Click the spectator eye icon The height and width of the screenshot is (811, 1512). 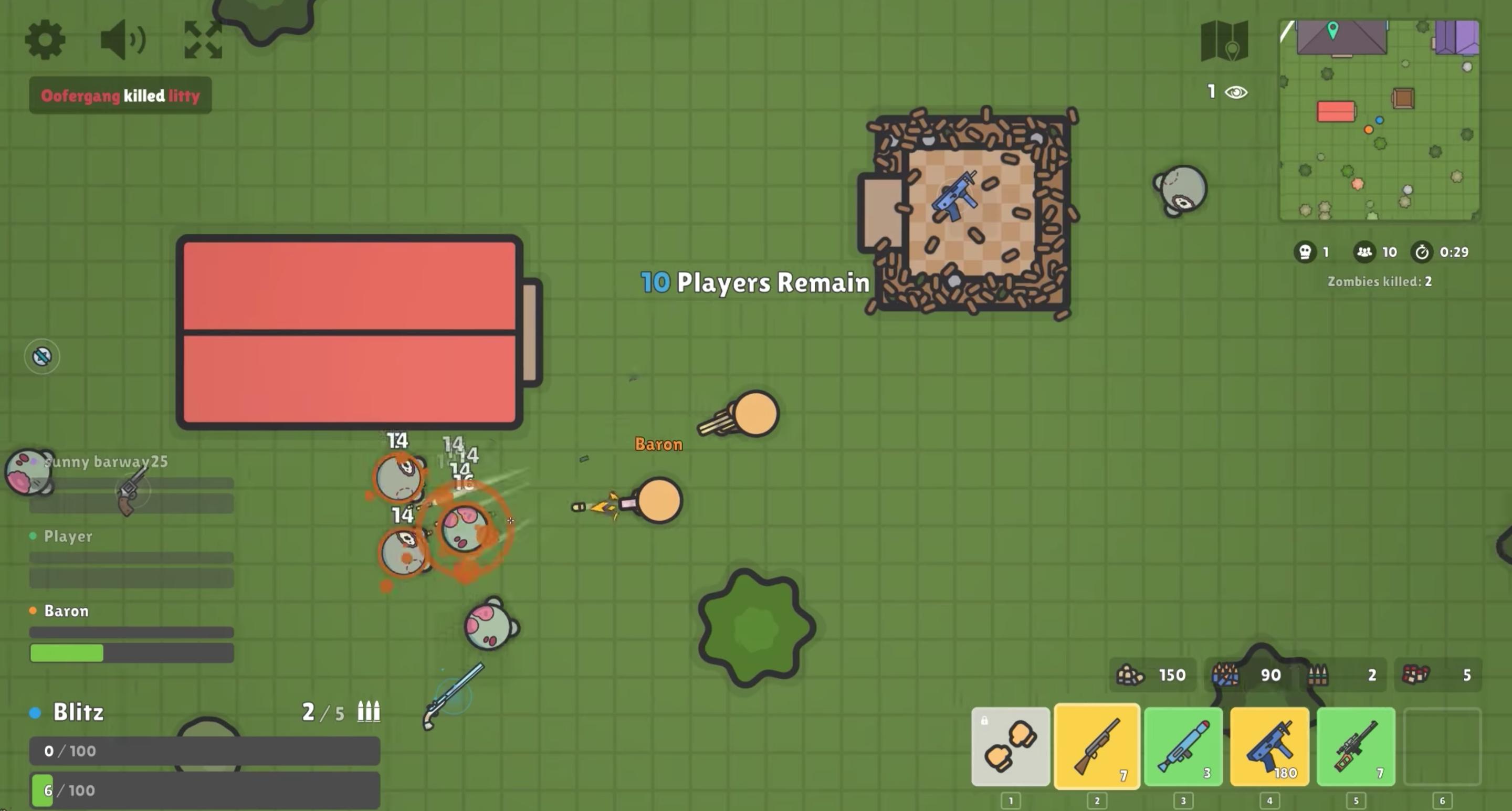coord(1237,91)
